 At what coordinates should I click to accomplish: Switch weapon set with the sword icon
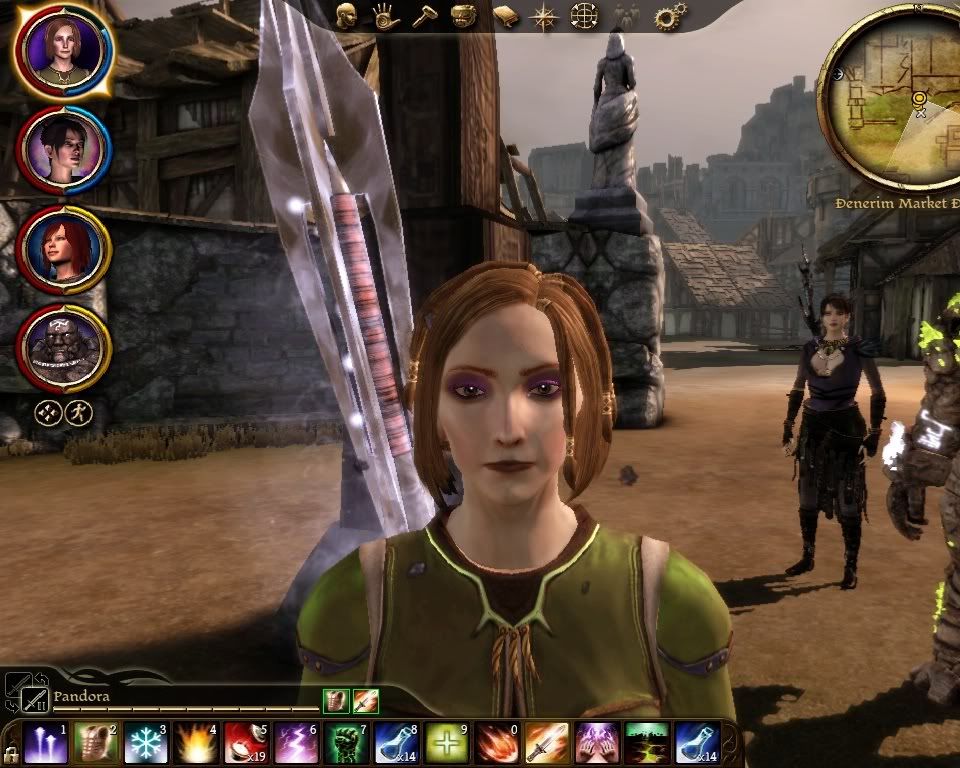[x=34, y=700]
